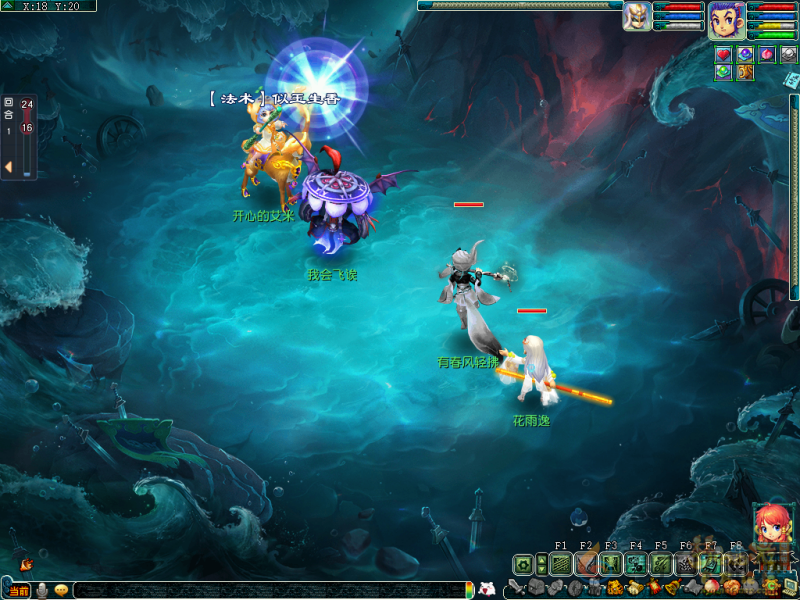This screenshot has width=800, height=600.
Task: Open the yellow smiley emoticon button
Action: (61, 590)
